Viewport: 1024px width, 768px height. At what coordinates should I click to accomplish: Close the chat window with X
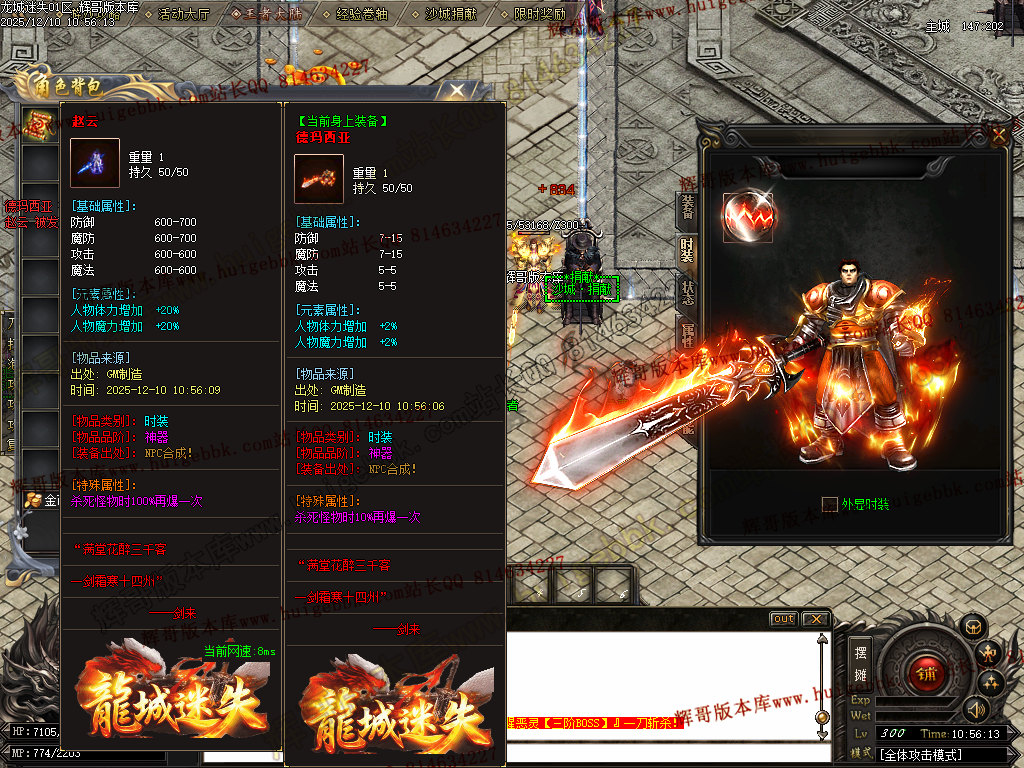[815, 619]
